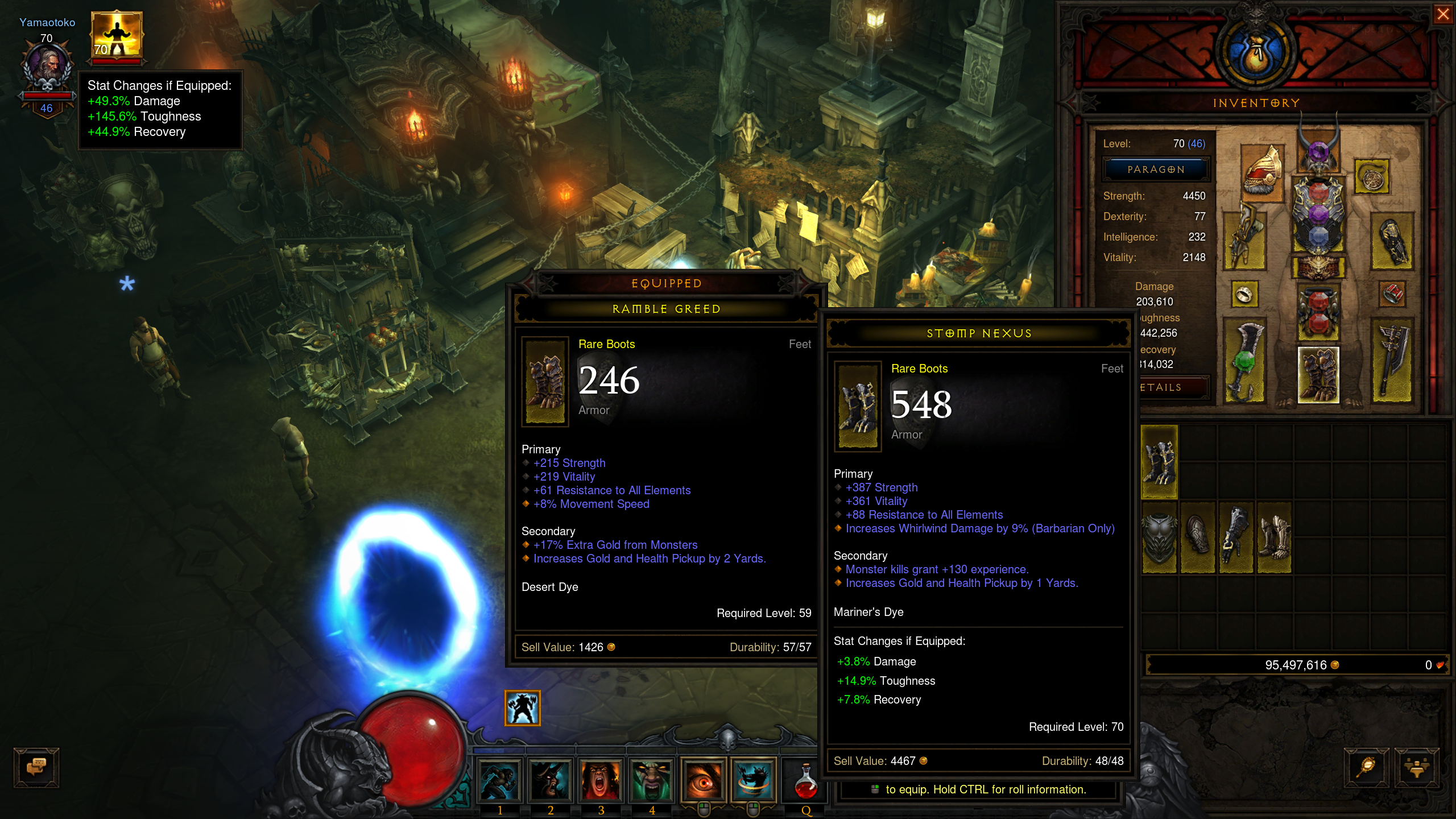Screen dimensions: 1456x819
Task: Open the Paragon points window
Action: (1156, 169)
